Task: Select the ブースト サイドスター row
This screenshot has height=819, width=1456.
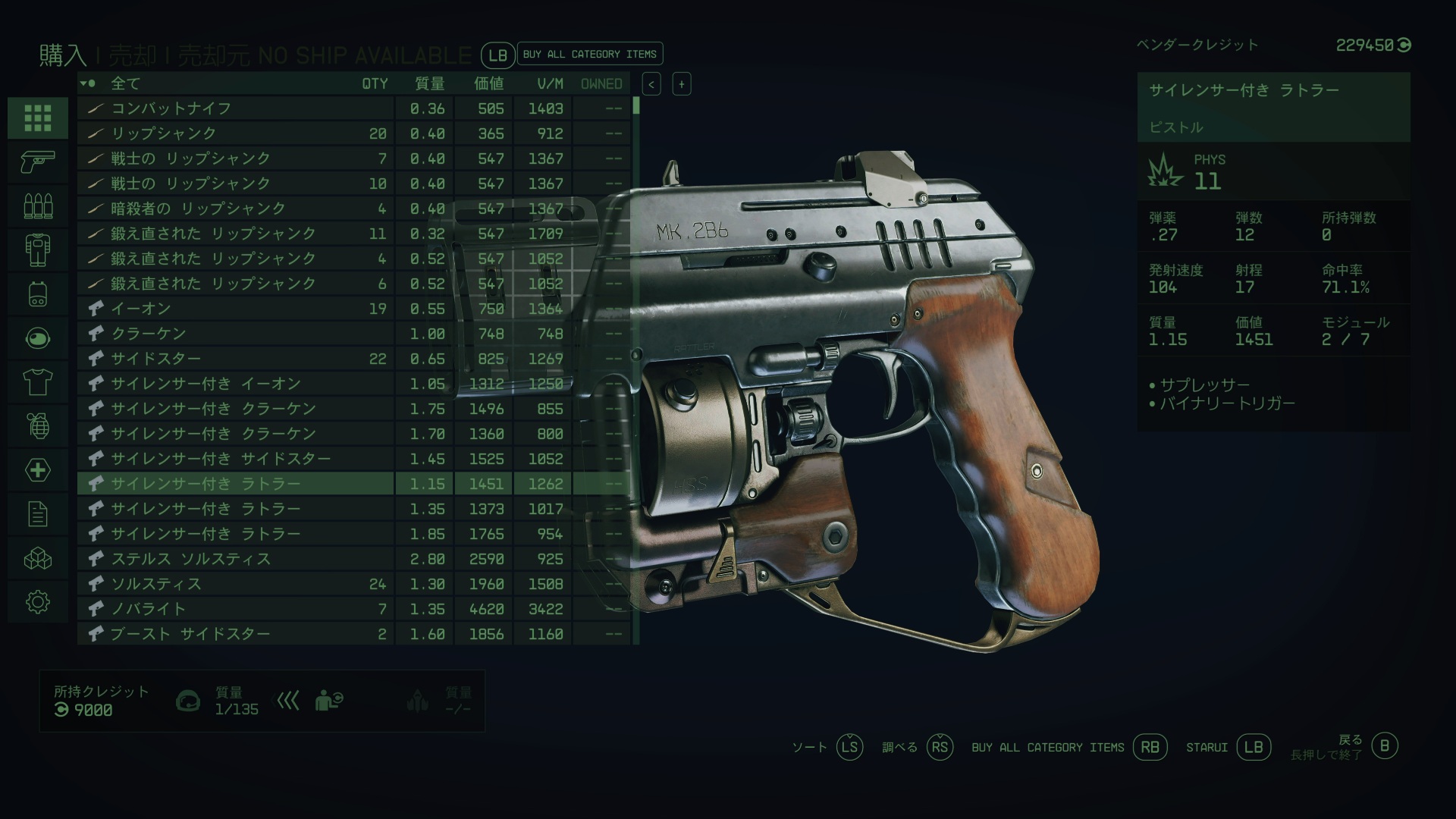Action: tap(235, 634)
